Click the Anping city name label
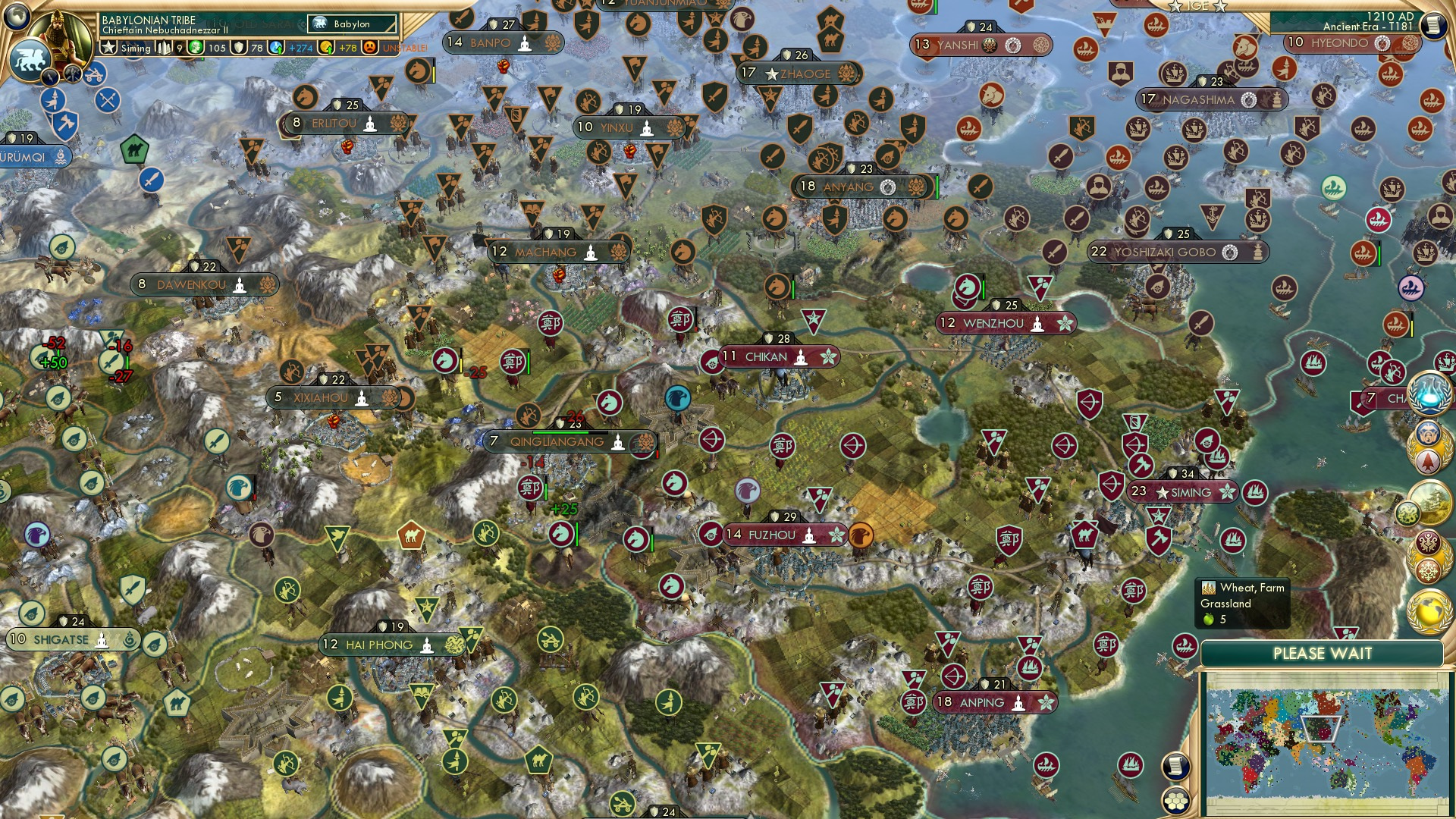The width and height of the screenshot is (1456, 819). click(981, 703)
